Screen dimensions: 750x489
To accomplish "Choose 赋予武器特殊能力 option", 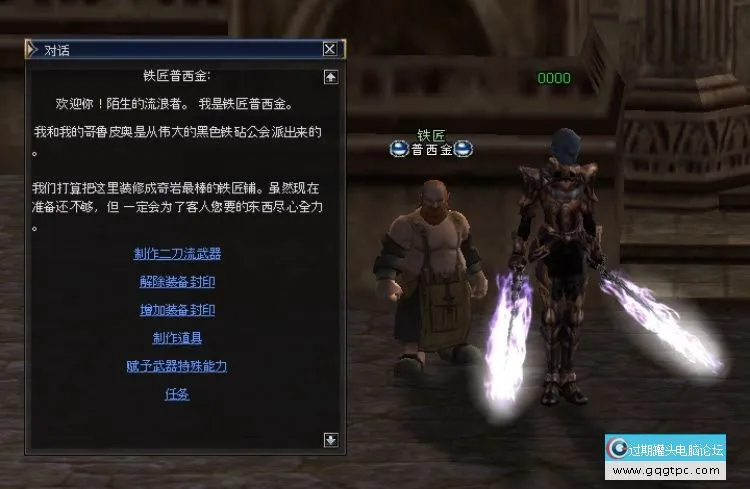I will tap(177, 366).
